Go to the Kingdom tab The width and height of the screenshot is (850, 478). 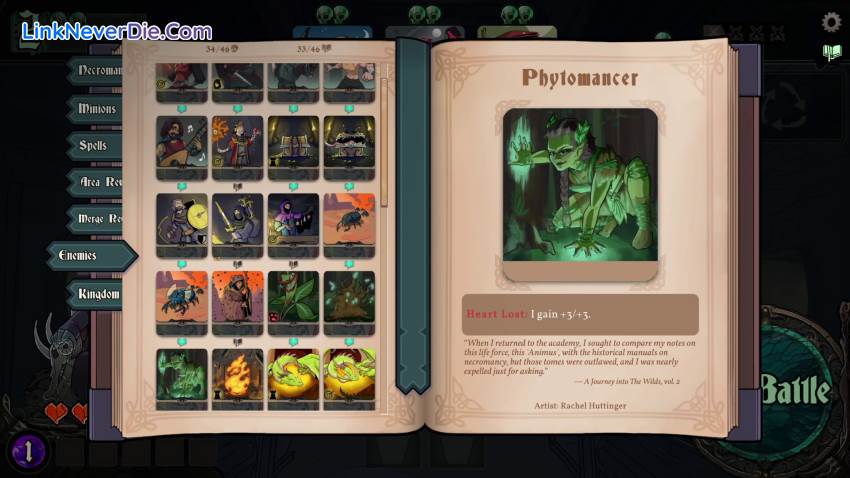[x=97, y=294]
